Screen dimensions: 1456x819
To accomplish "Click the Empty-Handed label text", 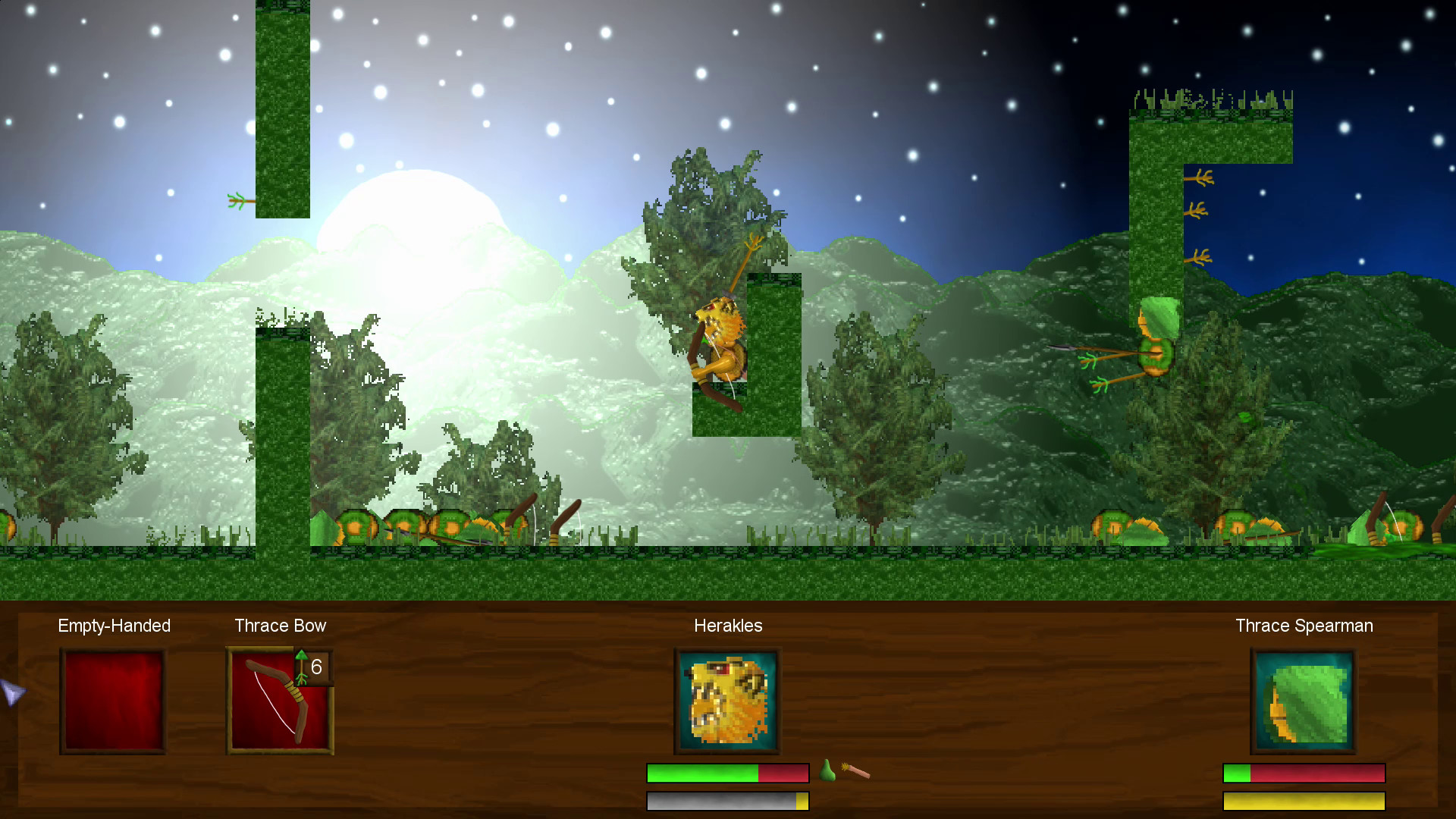I will [x=114, y=626].
